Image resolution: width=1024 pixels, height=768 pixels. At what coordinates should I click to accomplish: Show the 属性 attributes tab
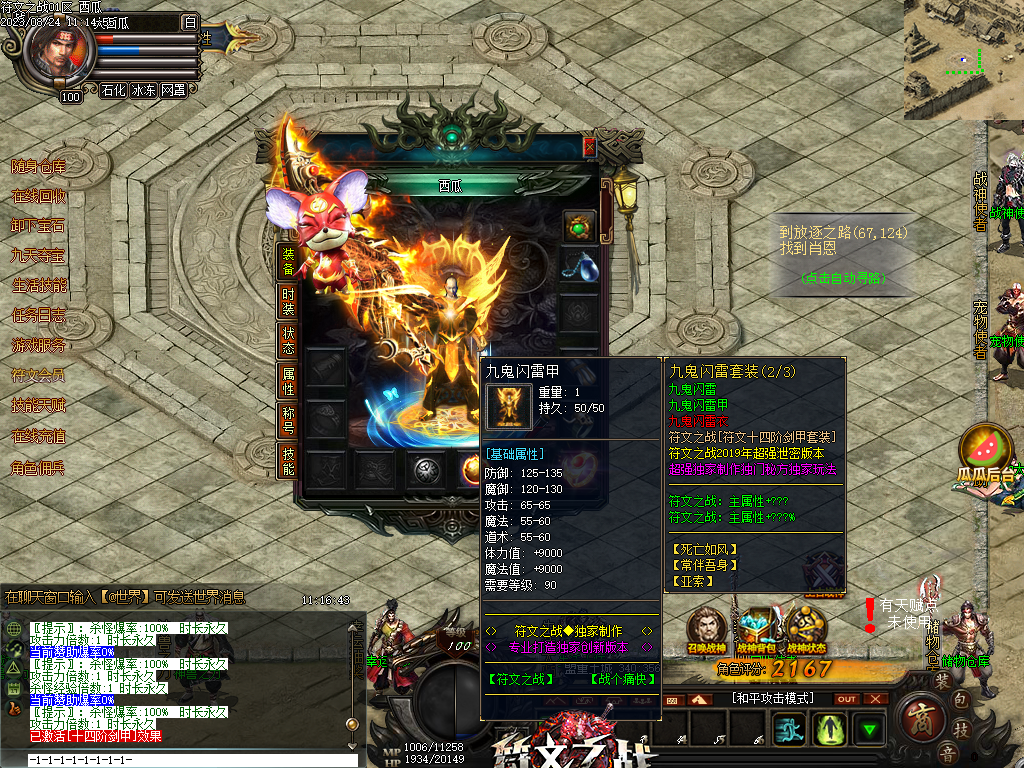click(288, 380)
